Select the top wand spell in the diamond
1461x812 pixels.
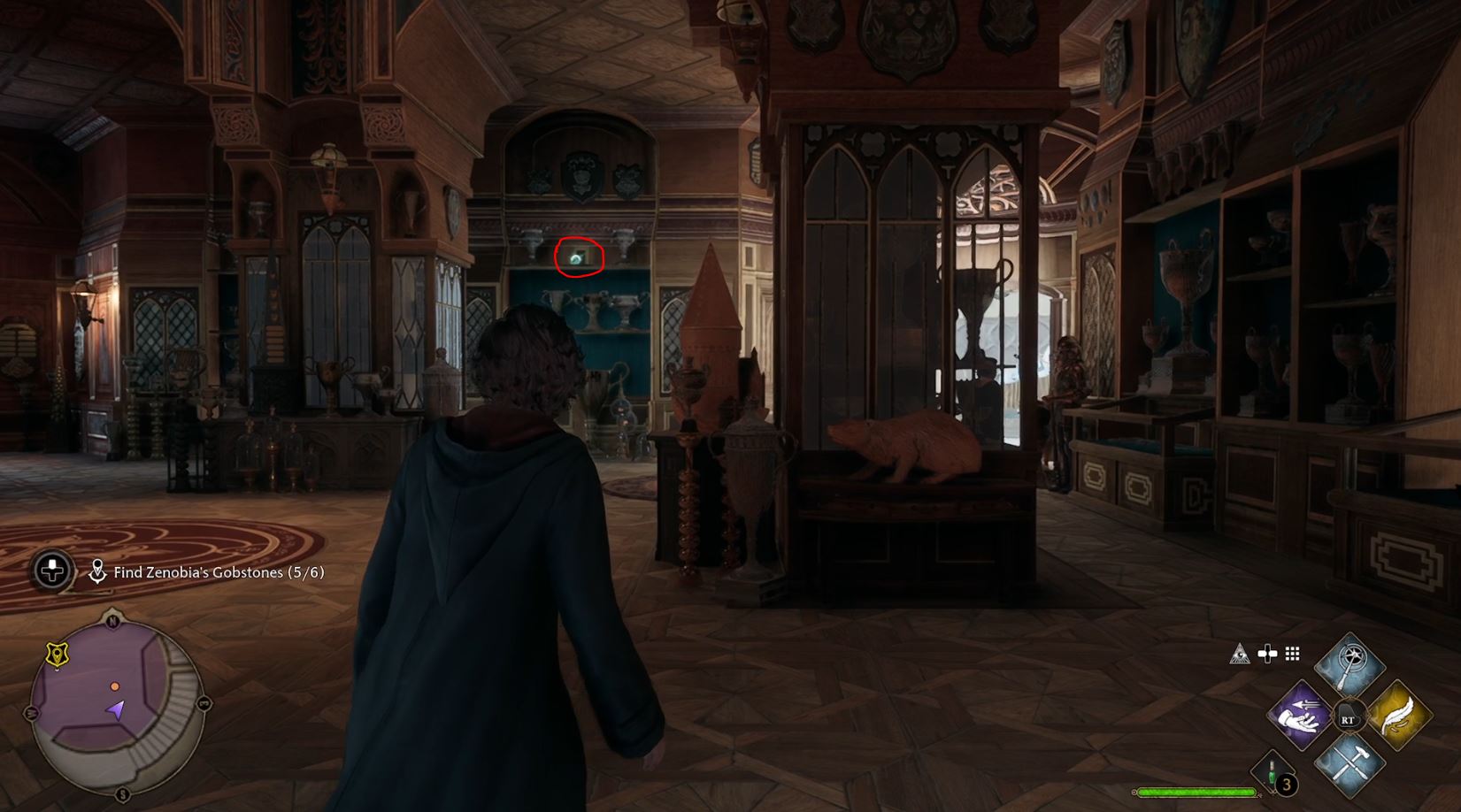pos(1349,663)
